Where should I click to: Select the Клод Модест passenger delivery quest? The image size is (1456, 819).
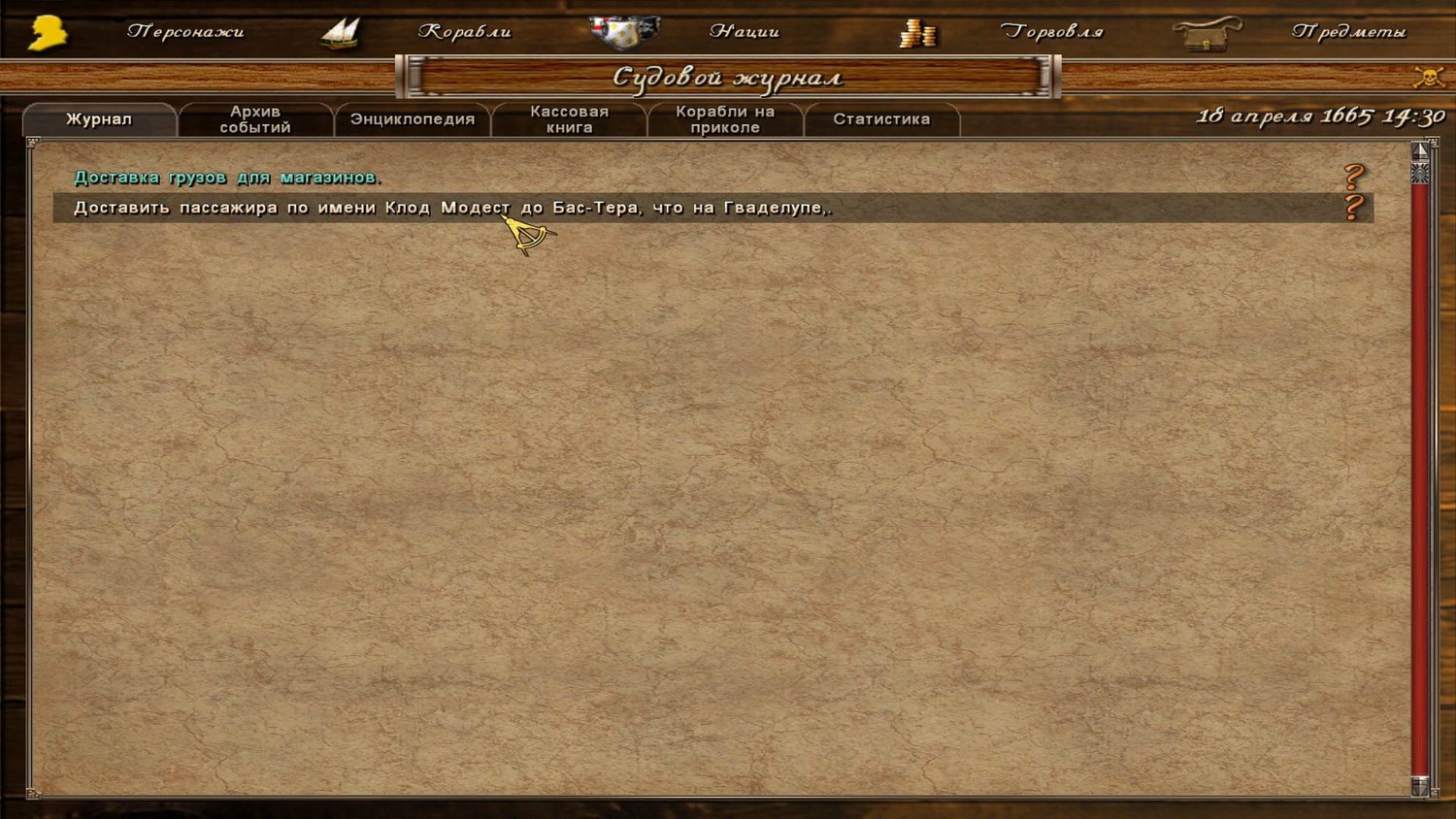click(x=452, y=208)
